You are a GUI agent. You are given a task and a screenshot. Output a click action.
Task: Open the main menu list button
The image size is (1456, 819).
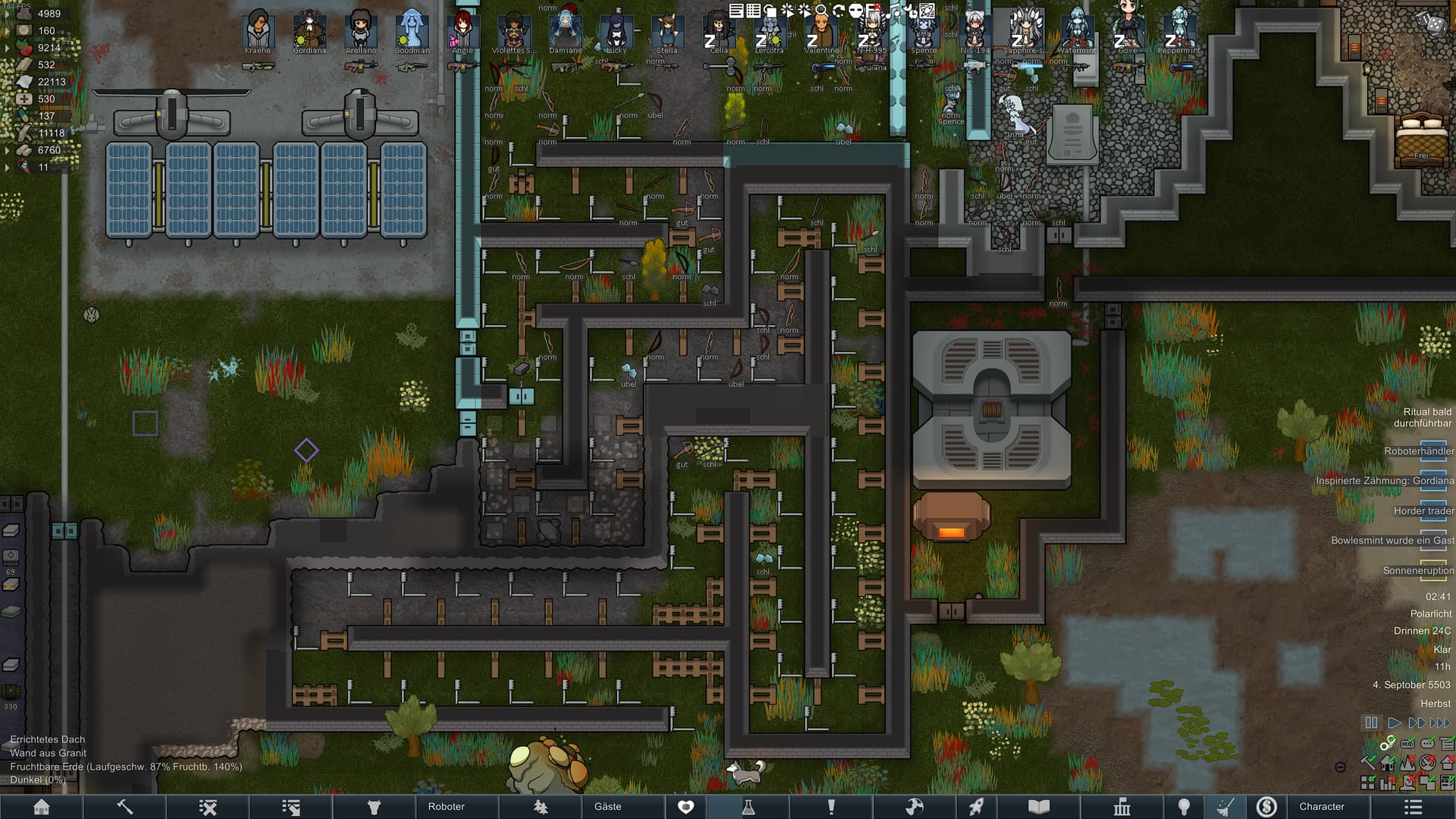[1412, 807]
